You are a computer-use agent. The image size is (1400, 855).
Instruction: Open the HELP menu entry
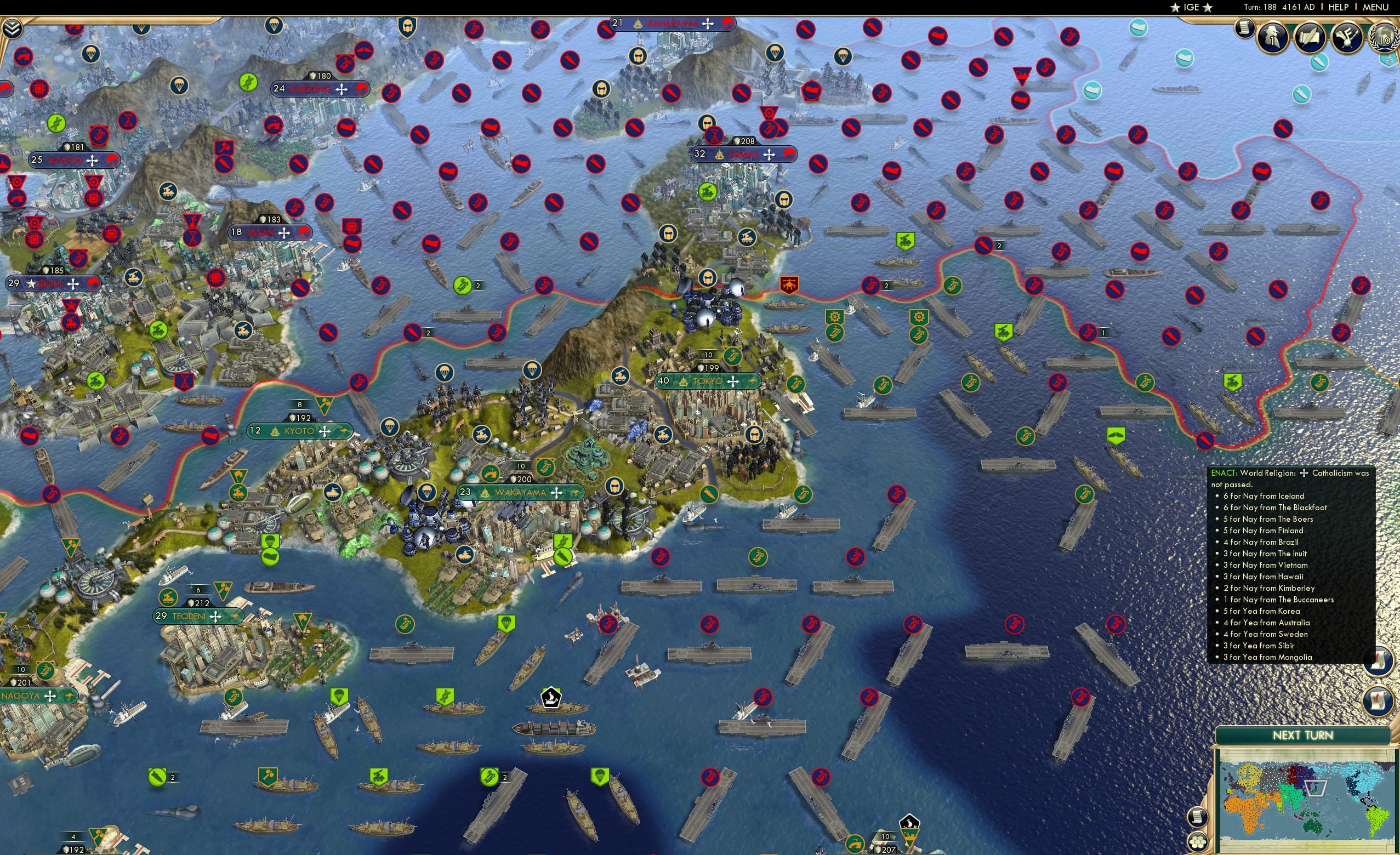click(x=1339, y=7)
